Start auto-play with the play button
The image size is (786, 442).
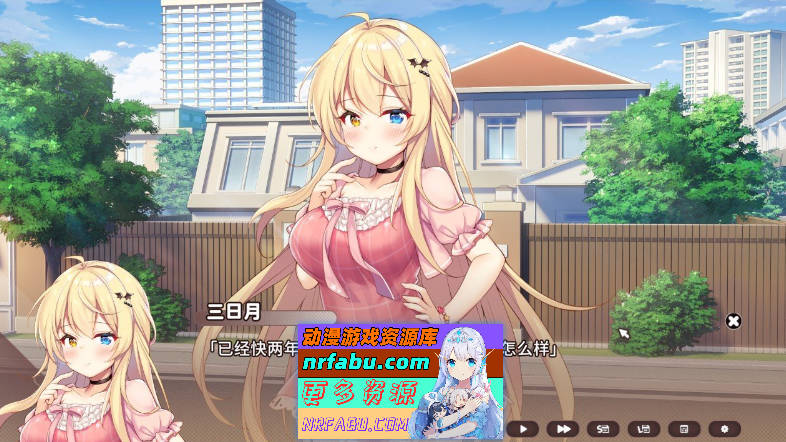click(522, 429)
